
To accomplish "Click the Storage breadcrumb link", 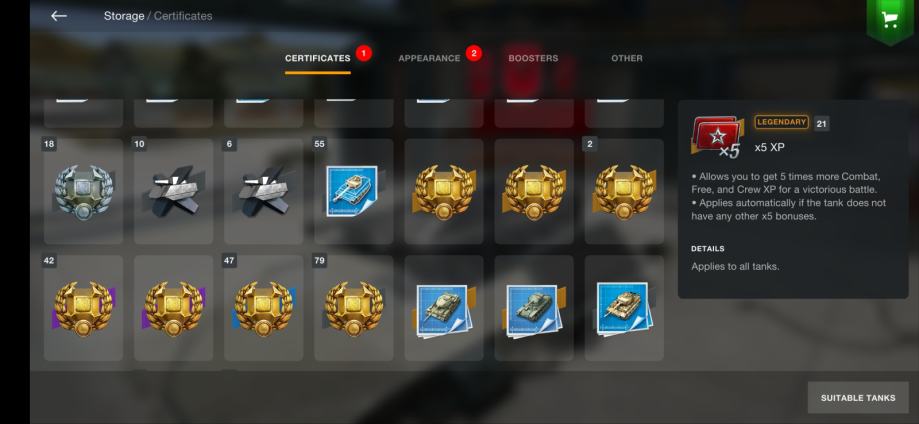I will coord(122,16).
